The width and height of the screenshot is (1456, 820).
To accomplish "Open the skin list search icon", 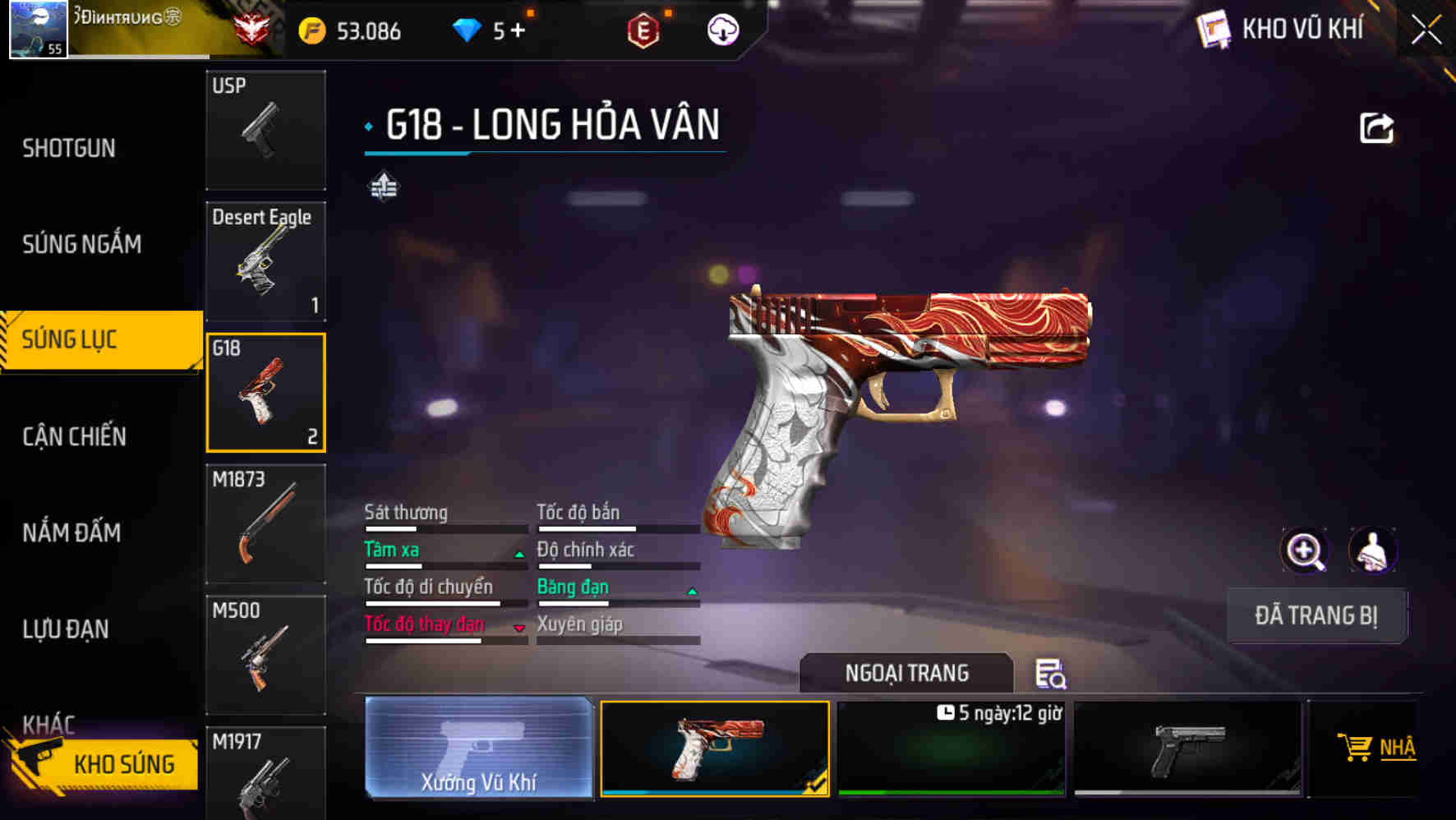I will coord(1050,674).
